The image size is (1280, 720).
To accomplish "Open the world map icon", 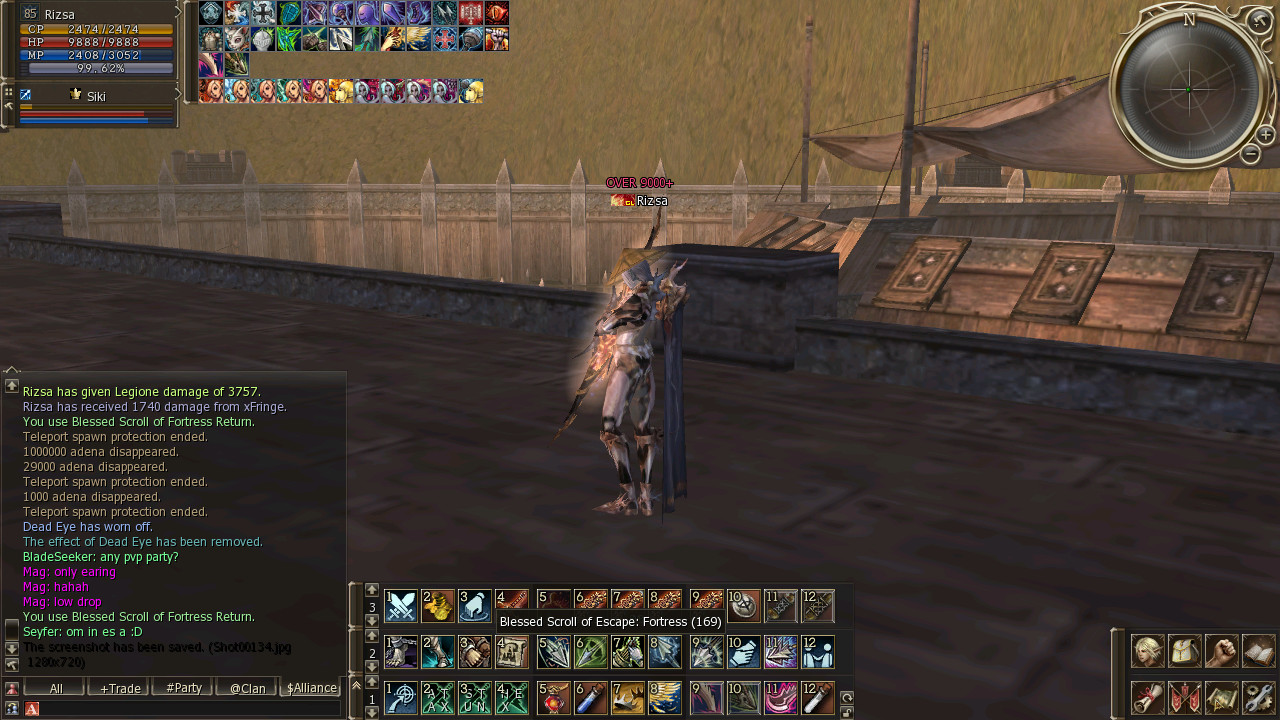I will 1221,697.
